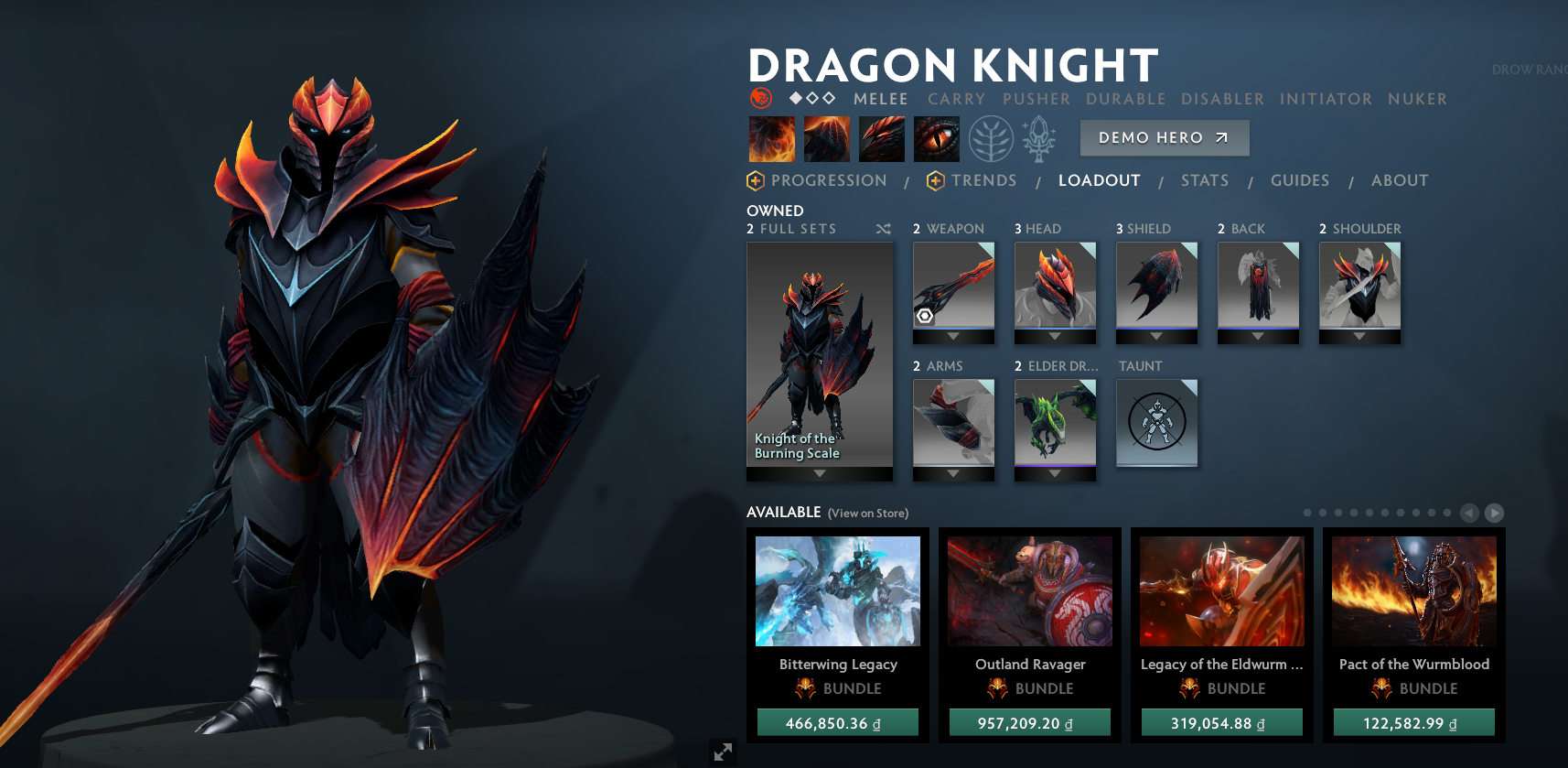Viewport: 1568px width, 768px height.
Task: Select the Outland Ravager bundle thumbnail
Action: pos(1029,592)
